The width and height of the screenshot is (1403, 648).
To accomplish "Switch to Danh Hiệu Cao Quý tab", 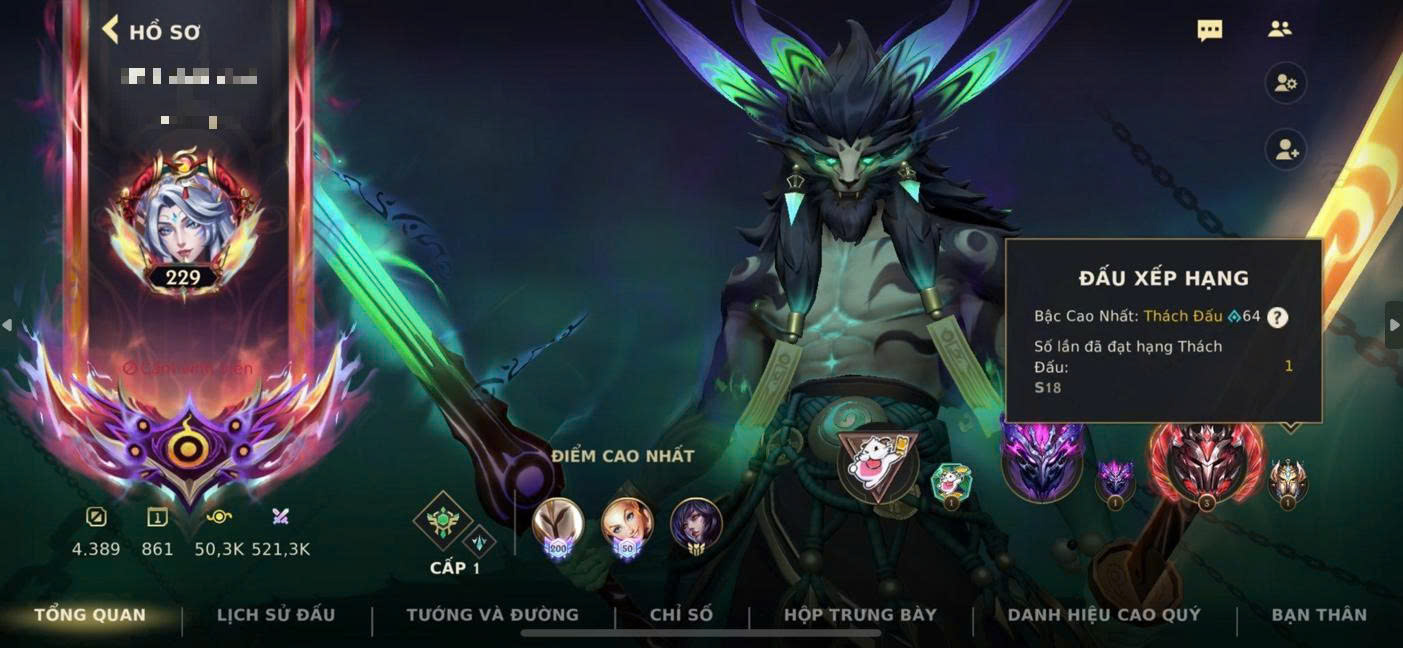I will tap(1104, 615).
